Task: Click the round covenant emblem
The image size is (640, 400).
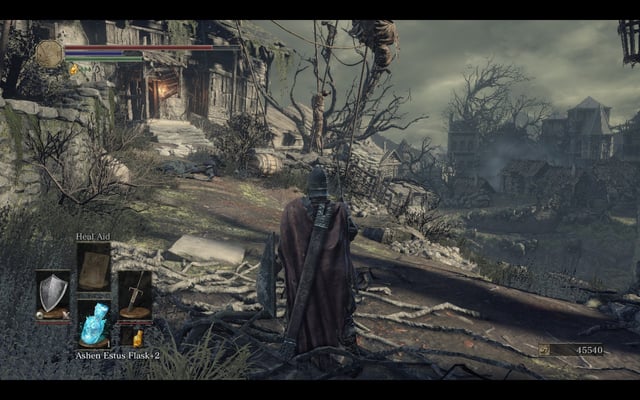Action: coord(49,53)
